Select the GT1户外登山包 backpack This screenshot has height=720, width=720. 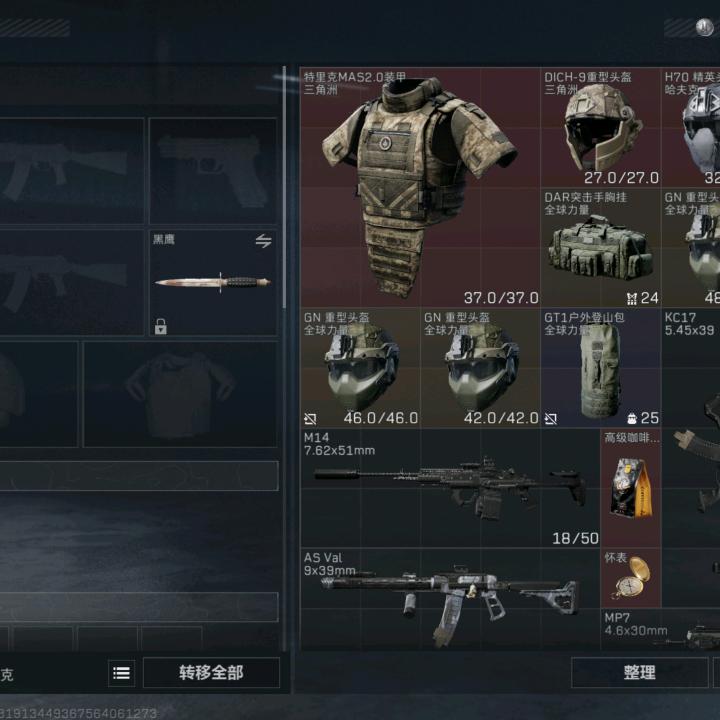[x=600, y=368]
